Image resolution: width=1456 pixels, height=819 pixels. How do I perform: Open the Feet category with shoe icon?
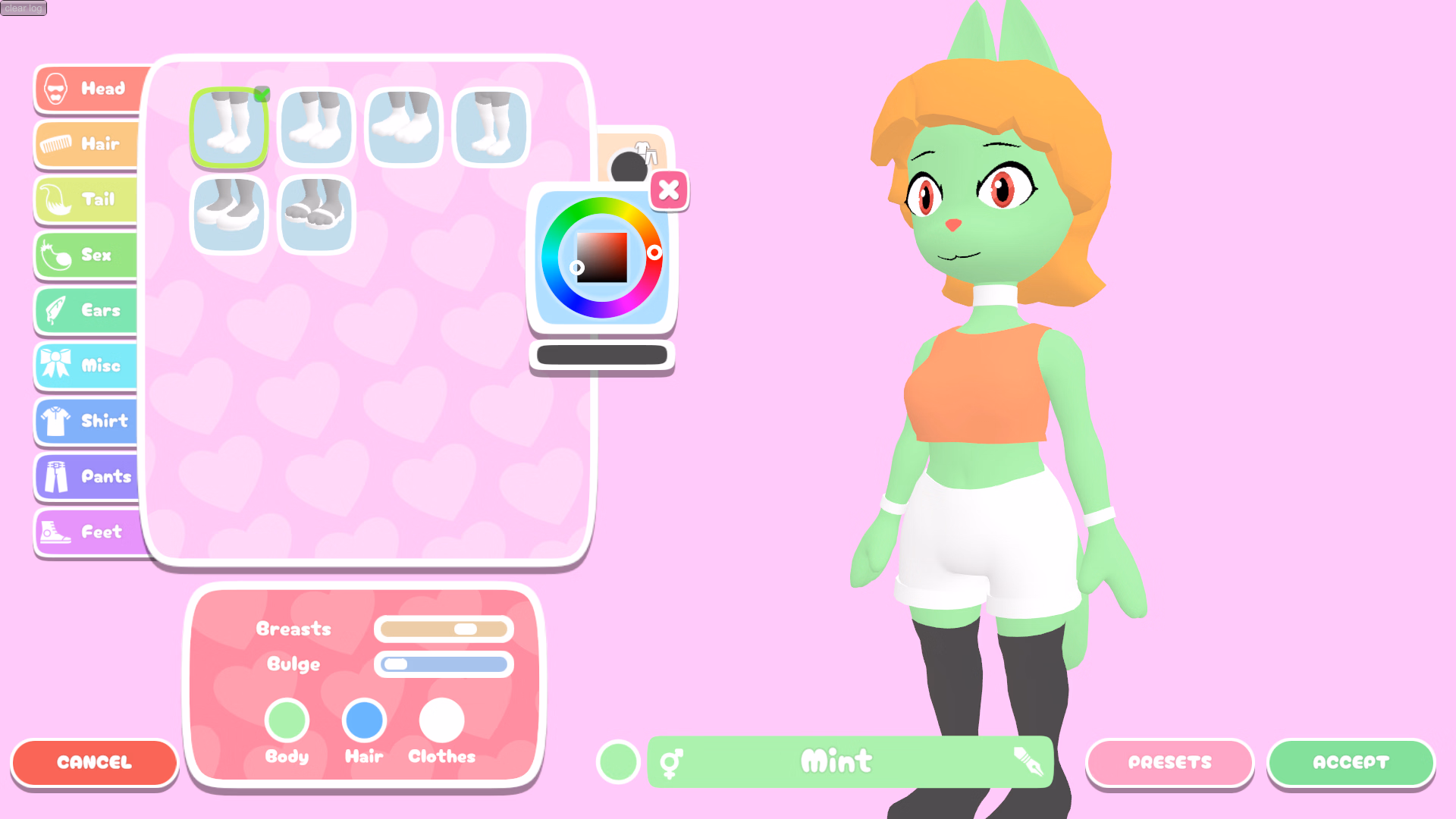click(x=57, y=532)
